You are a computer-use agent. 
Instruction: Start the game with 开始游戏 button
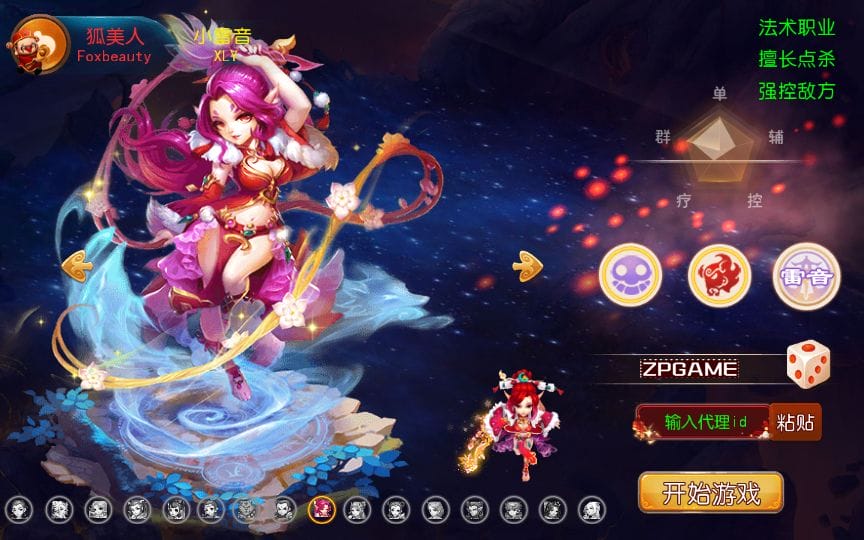711,492
